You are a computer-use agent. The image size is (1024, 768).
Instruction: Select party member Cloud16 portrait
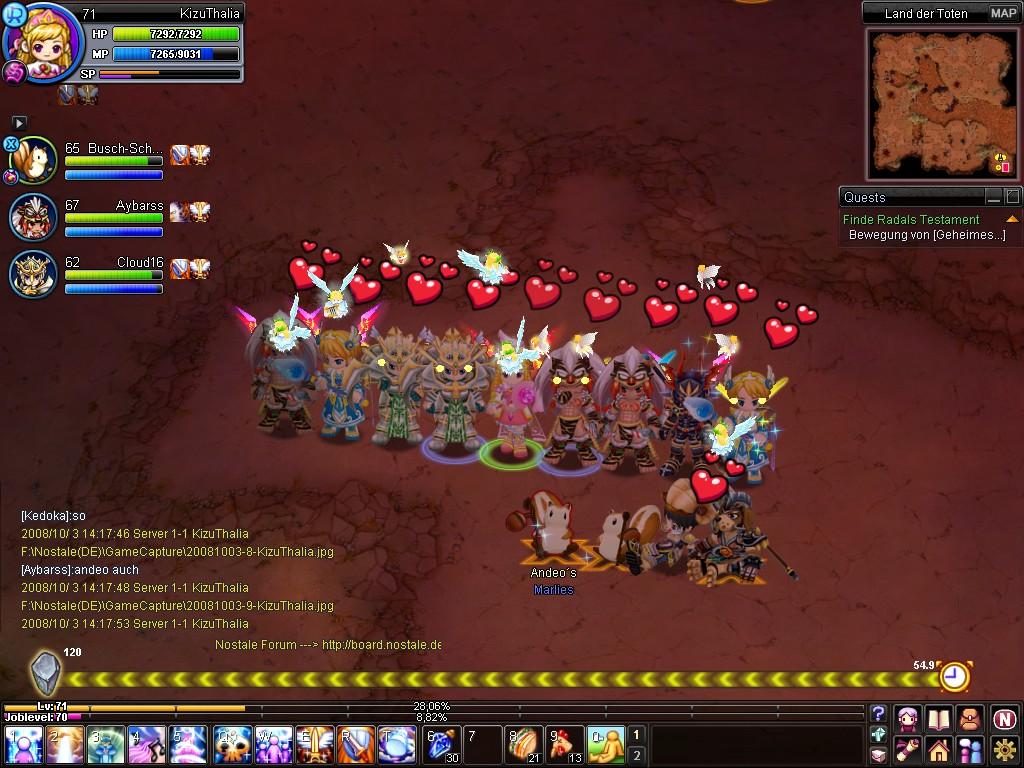coord(33,274)
